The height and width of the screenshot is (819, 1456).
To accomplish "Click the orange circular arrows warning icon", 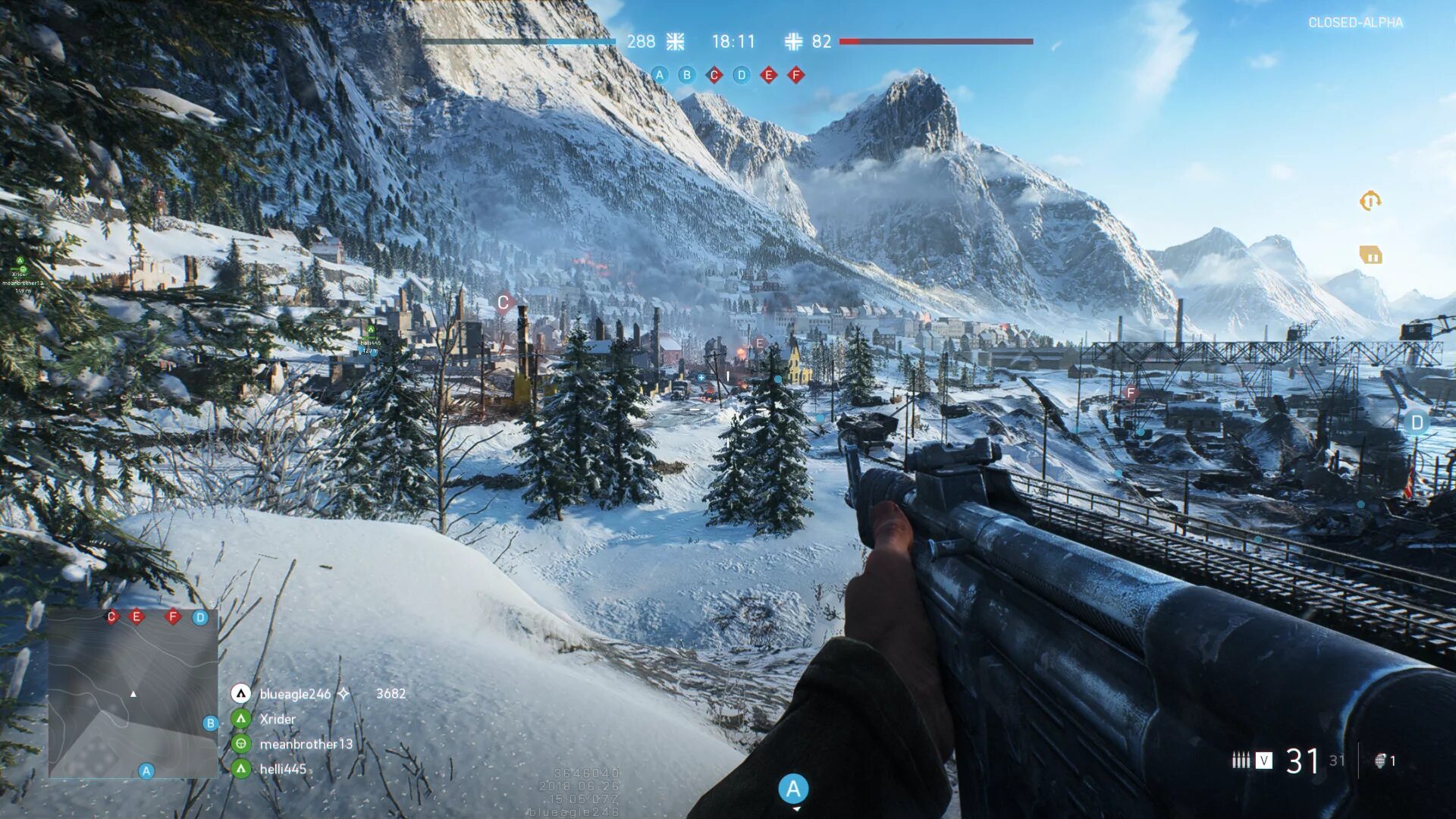I will [x=1370, y=201].
